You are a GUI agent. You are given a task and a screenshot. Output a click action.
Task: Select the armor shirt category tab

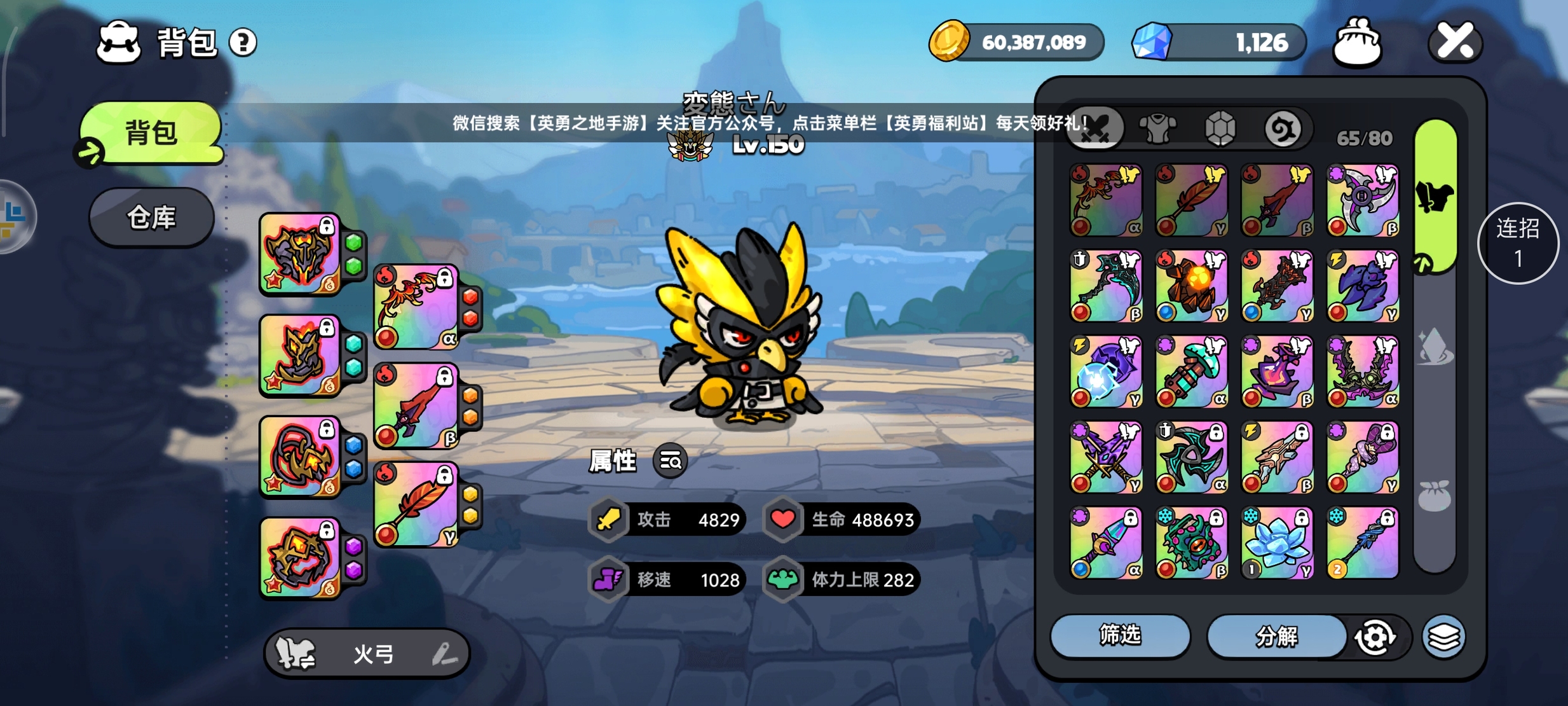click(1157, 129)
